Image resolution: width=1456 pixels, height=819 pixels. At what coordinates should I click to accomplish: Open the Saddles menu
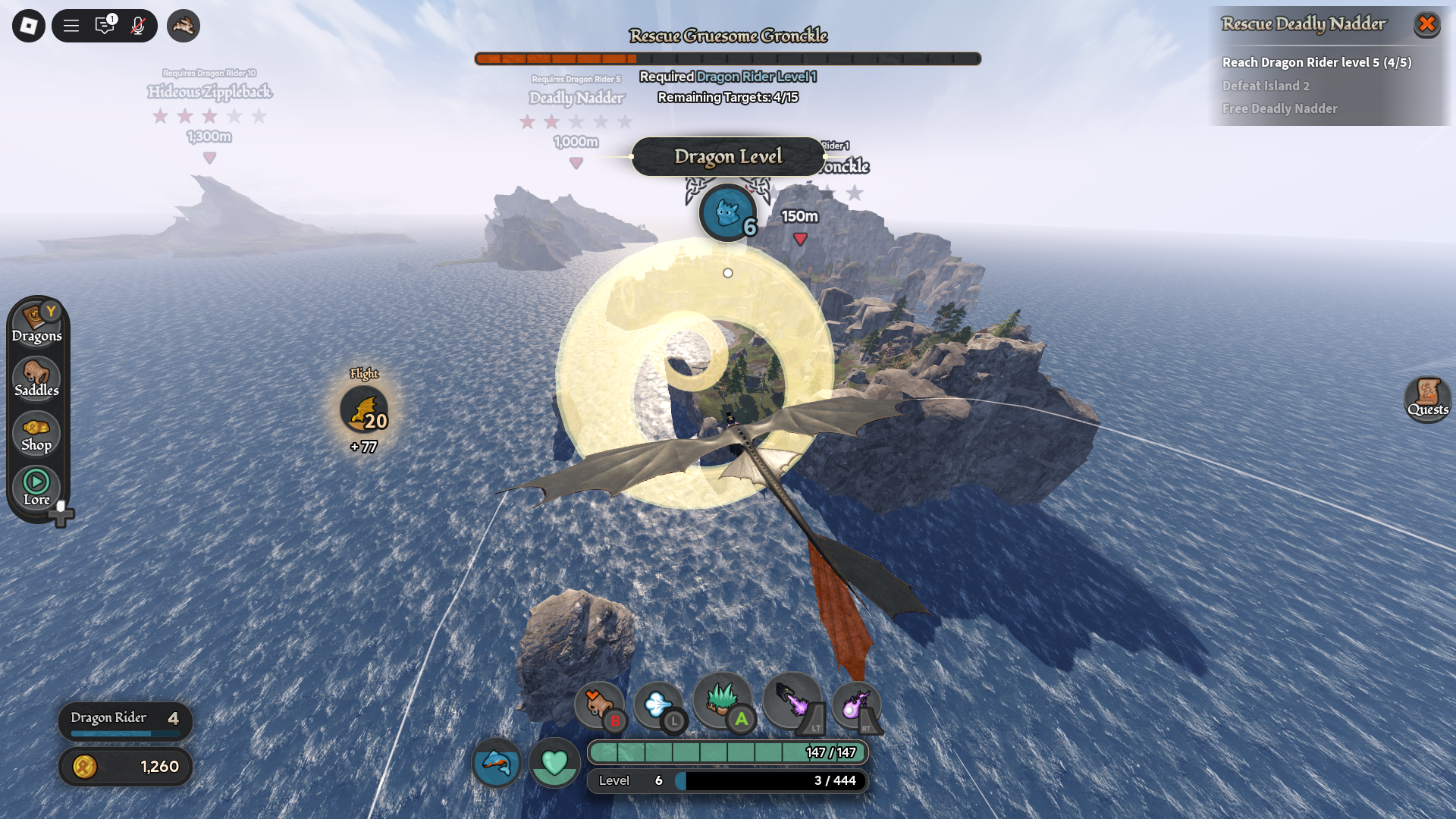[36, 378]
